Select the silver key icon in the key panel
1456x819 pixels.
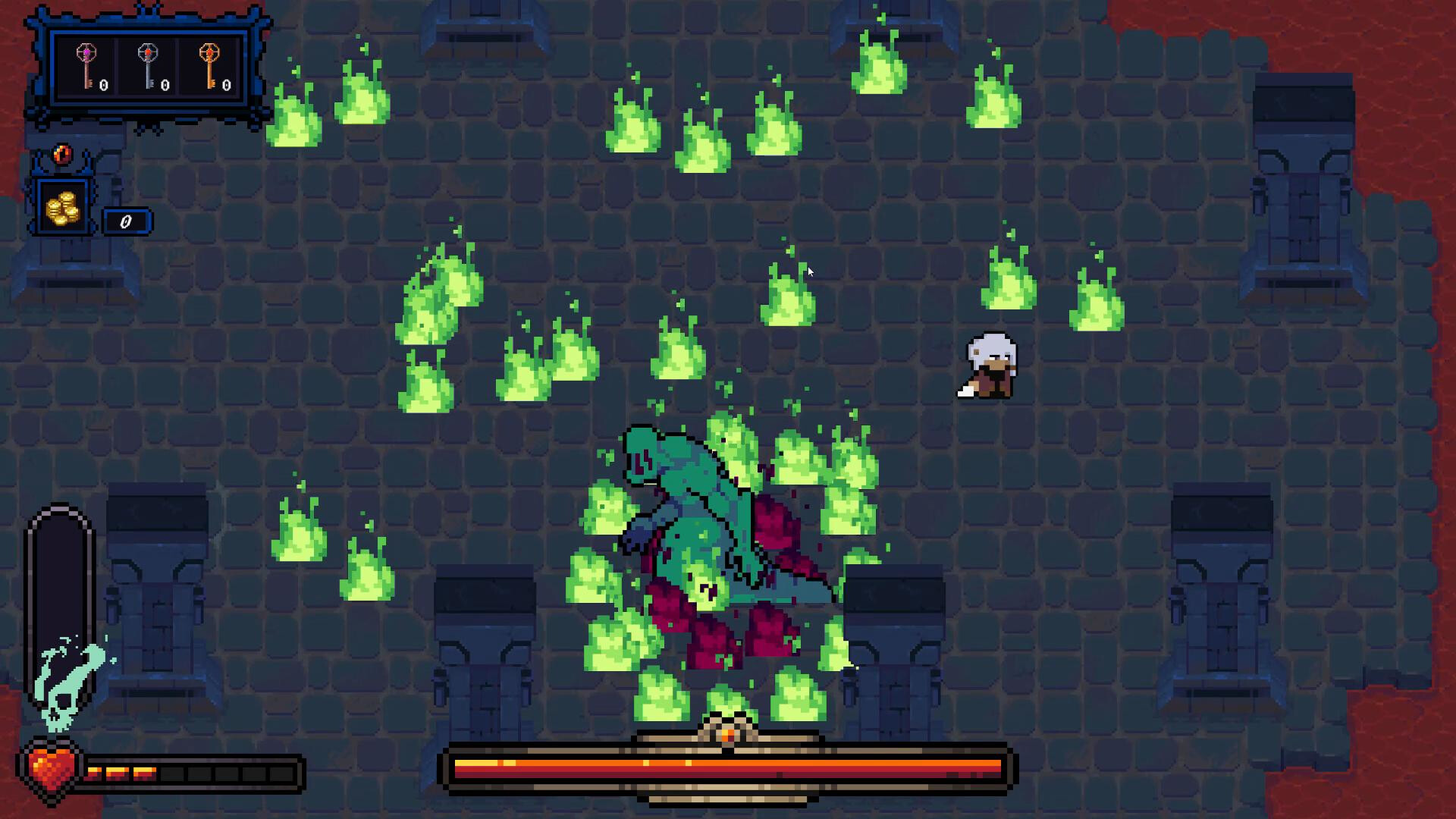[x=149, y=64]
